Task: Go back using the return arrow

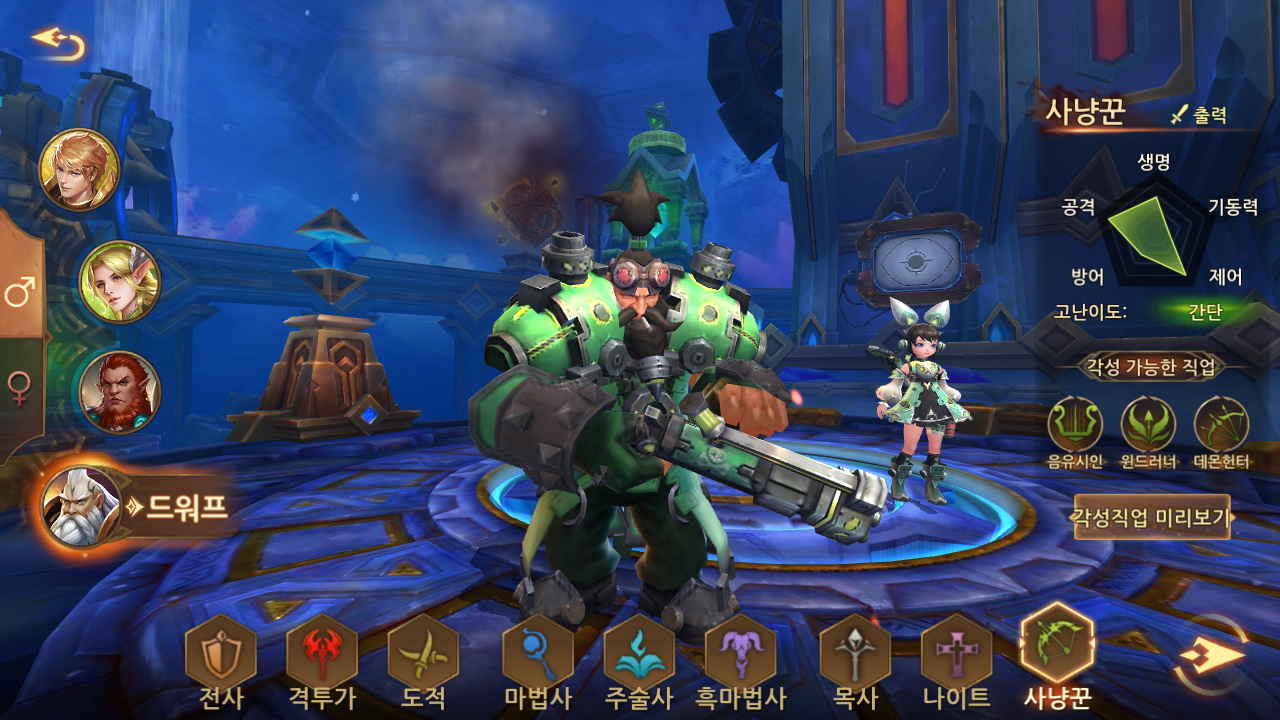Action: pos(58,42)
